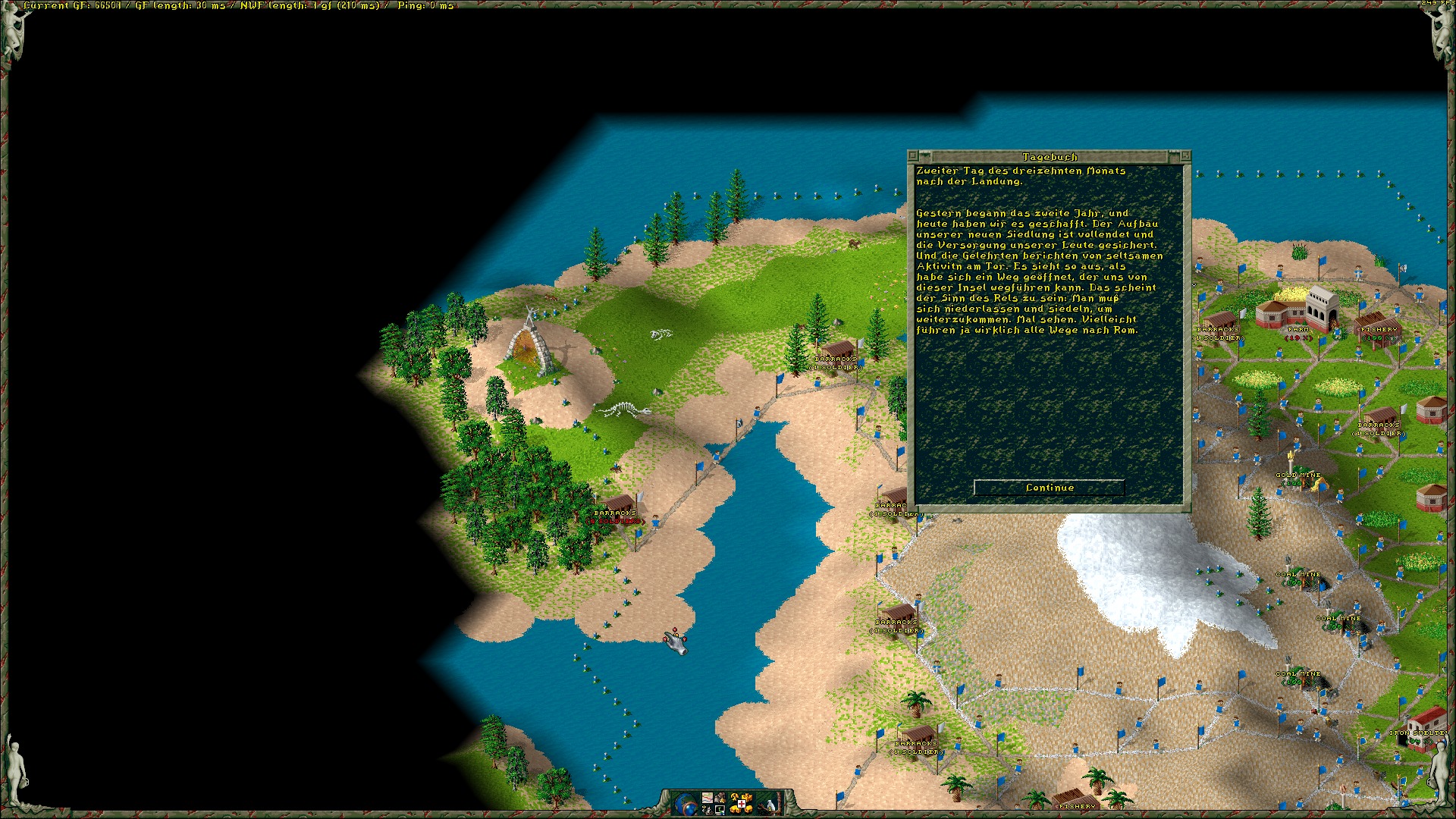
Task: Minimize the Tagebuch window with the top-right button
Action: tap(1186, 156)
